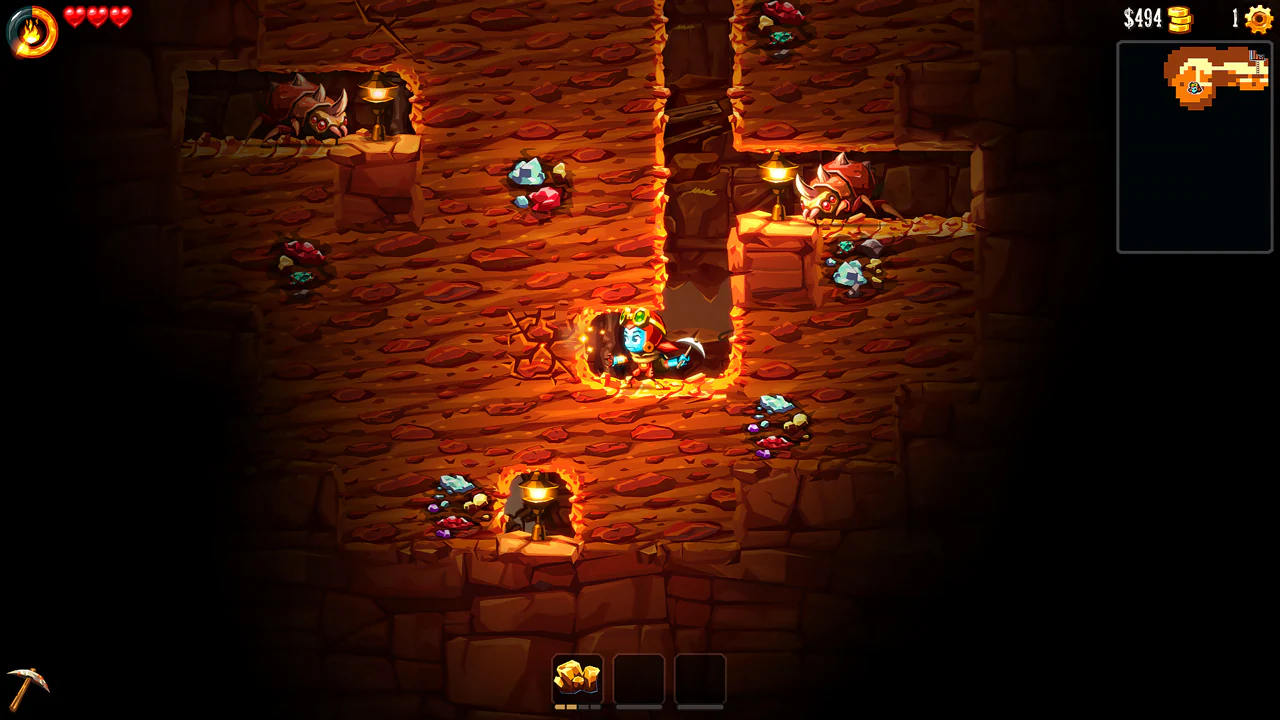Image resolution: width=1280 pixels, height=720 pixels.
Task: Select the pickaxe icon in the corner
Action: tap(30, 687)
